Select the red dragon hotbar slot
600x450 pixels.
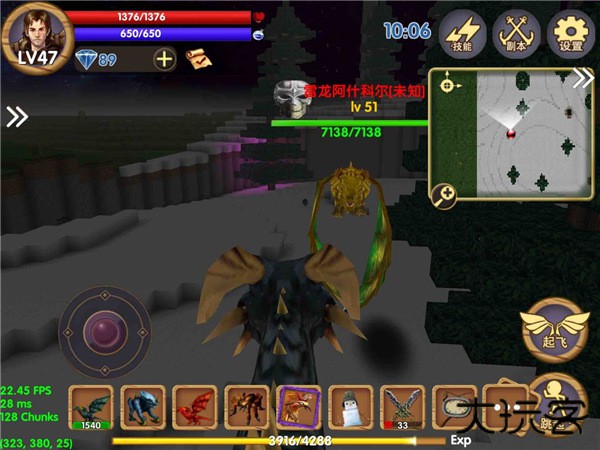tap(195, 407)
